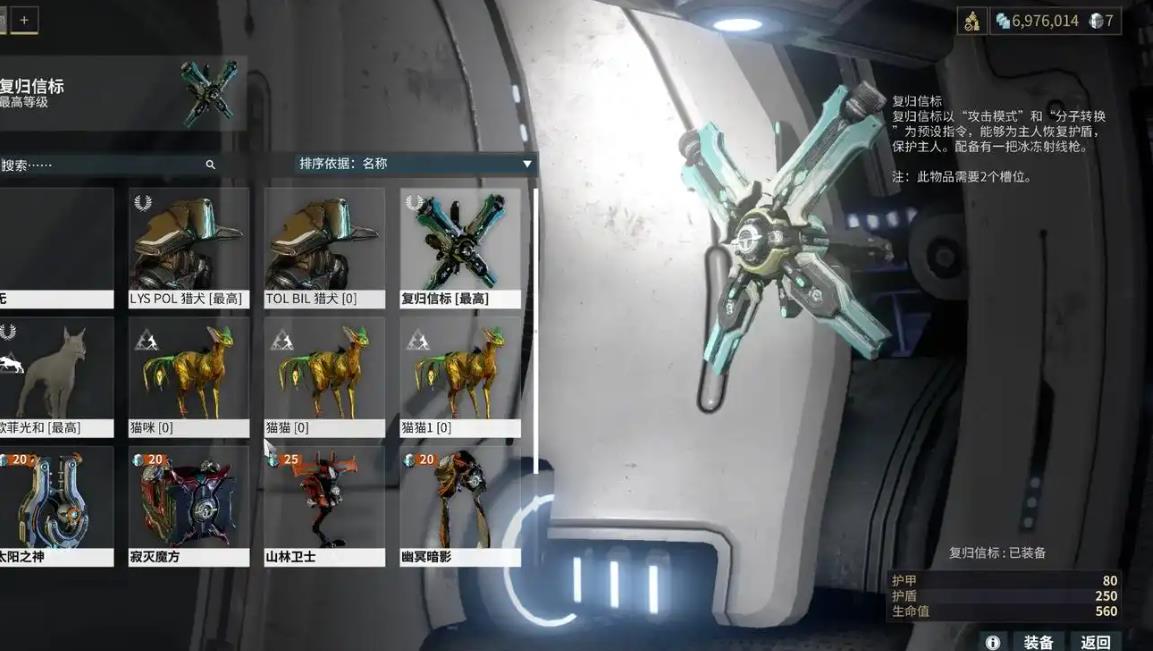Open the plus tab at top left
Viewport: 1153px width, 651px height.
24,20
